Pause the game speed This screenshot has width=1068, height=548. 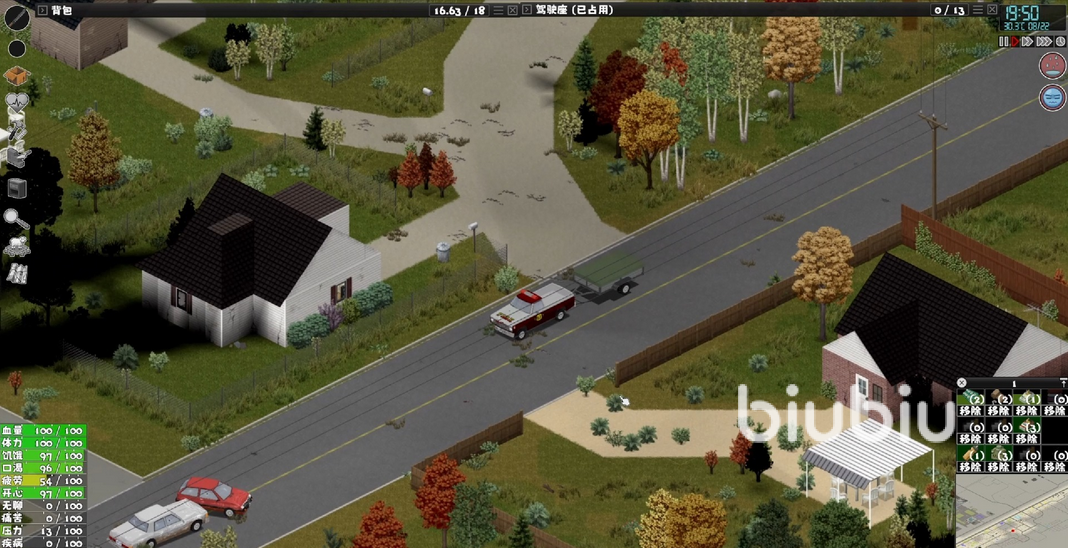point(1003,41)
